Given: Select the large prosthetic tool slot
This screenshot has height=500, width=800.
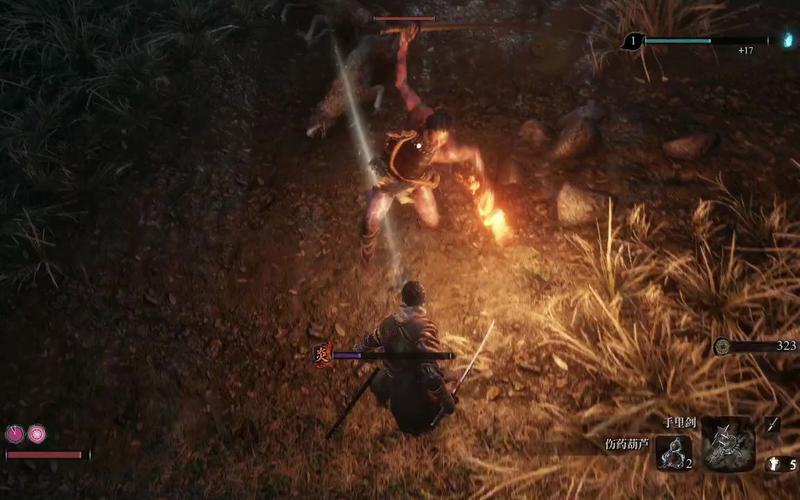Looking at the screenshot, I should 727,444.
